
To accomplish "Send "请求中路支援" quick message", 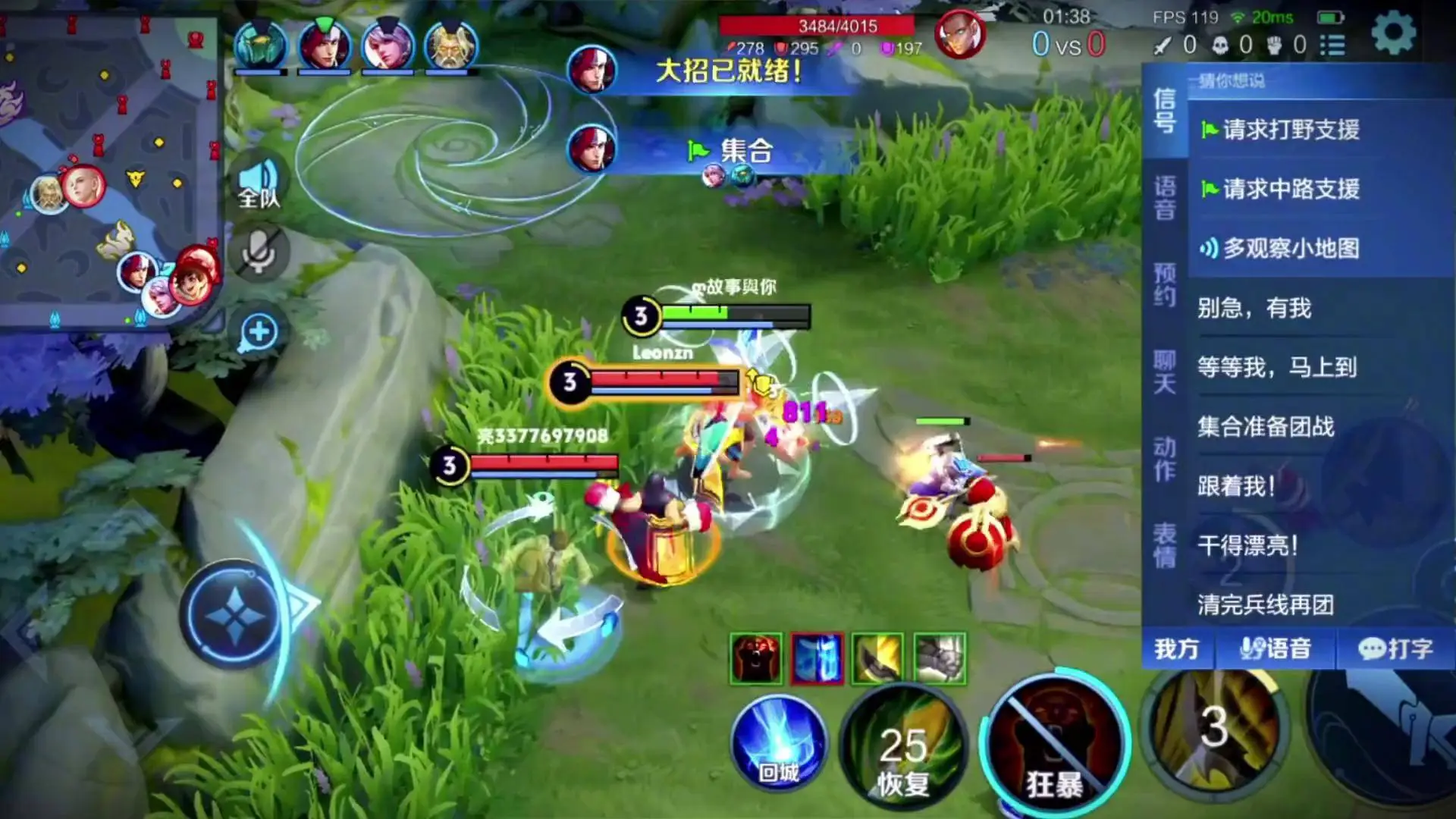I will 1289,189.
